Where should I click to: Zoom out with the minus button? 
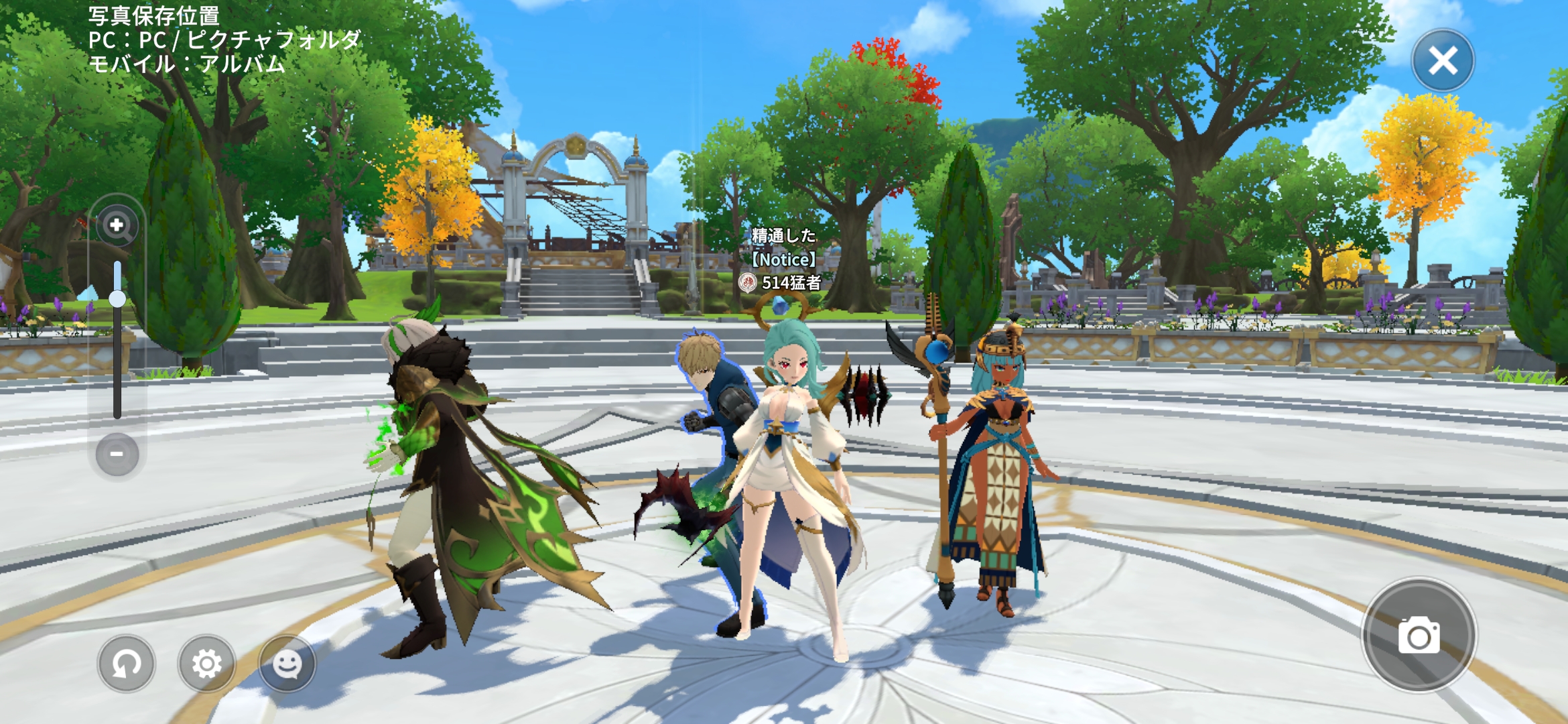click(117, 455)
